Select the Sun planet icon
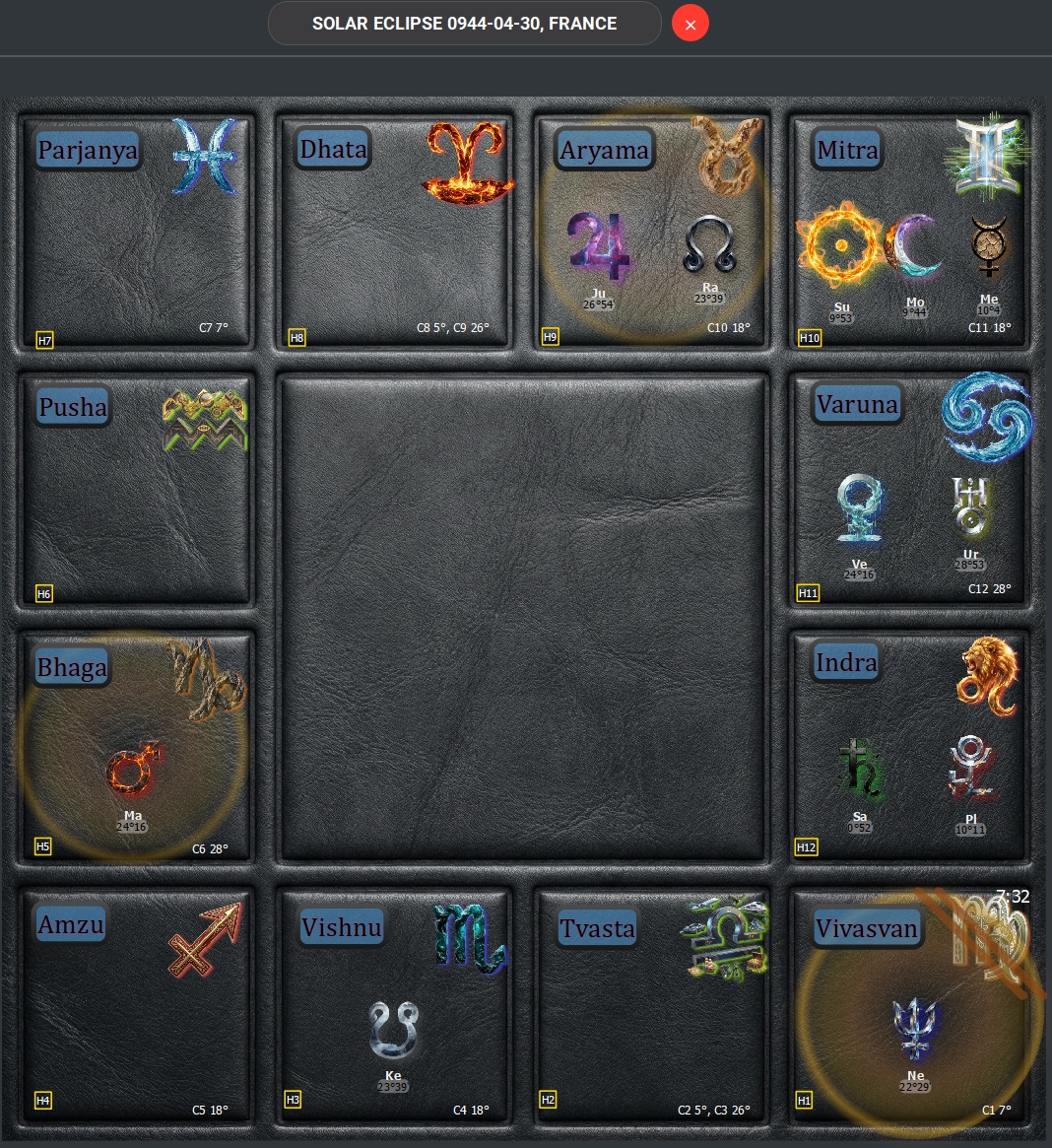This screenshot has width=1052, height=1148. coord(841,244)
